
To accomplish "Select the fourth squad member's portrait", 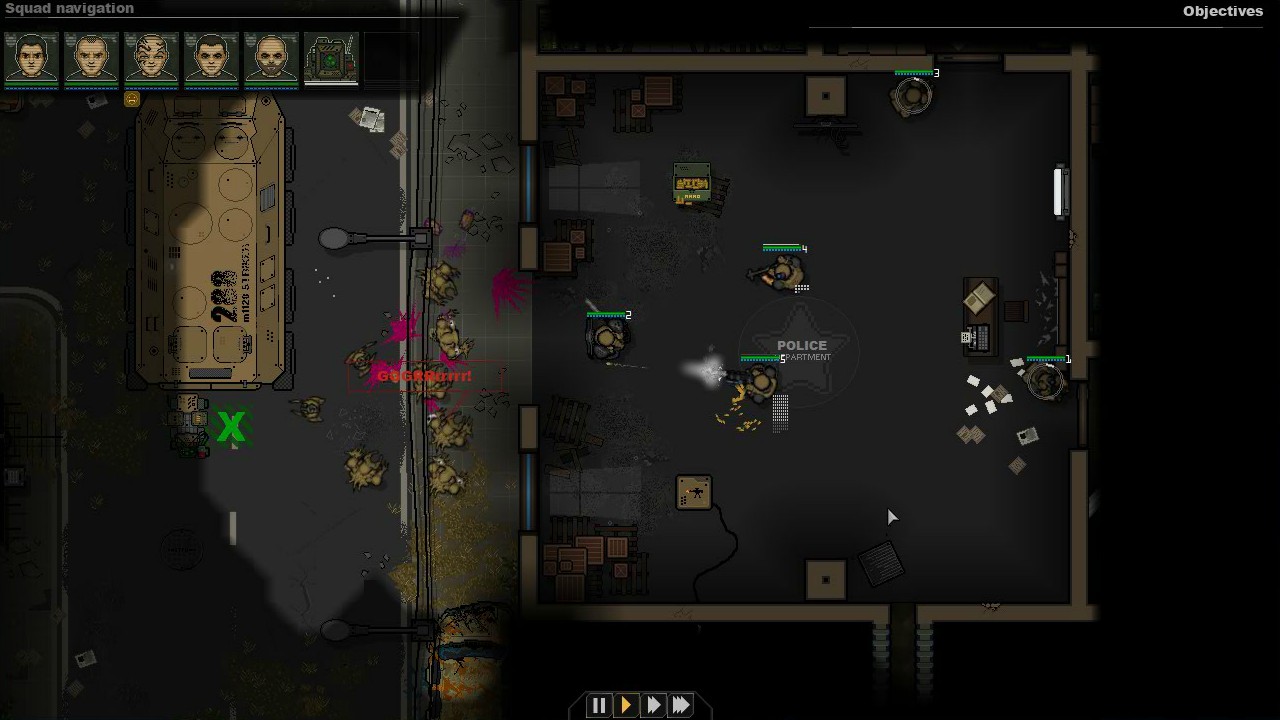I will [211, 60].
